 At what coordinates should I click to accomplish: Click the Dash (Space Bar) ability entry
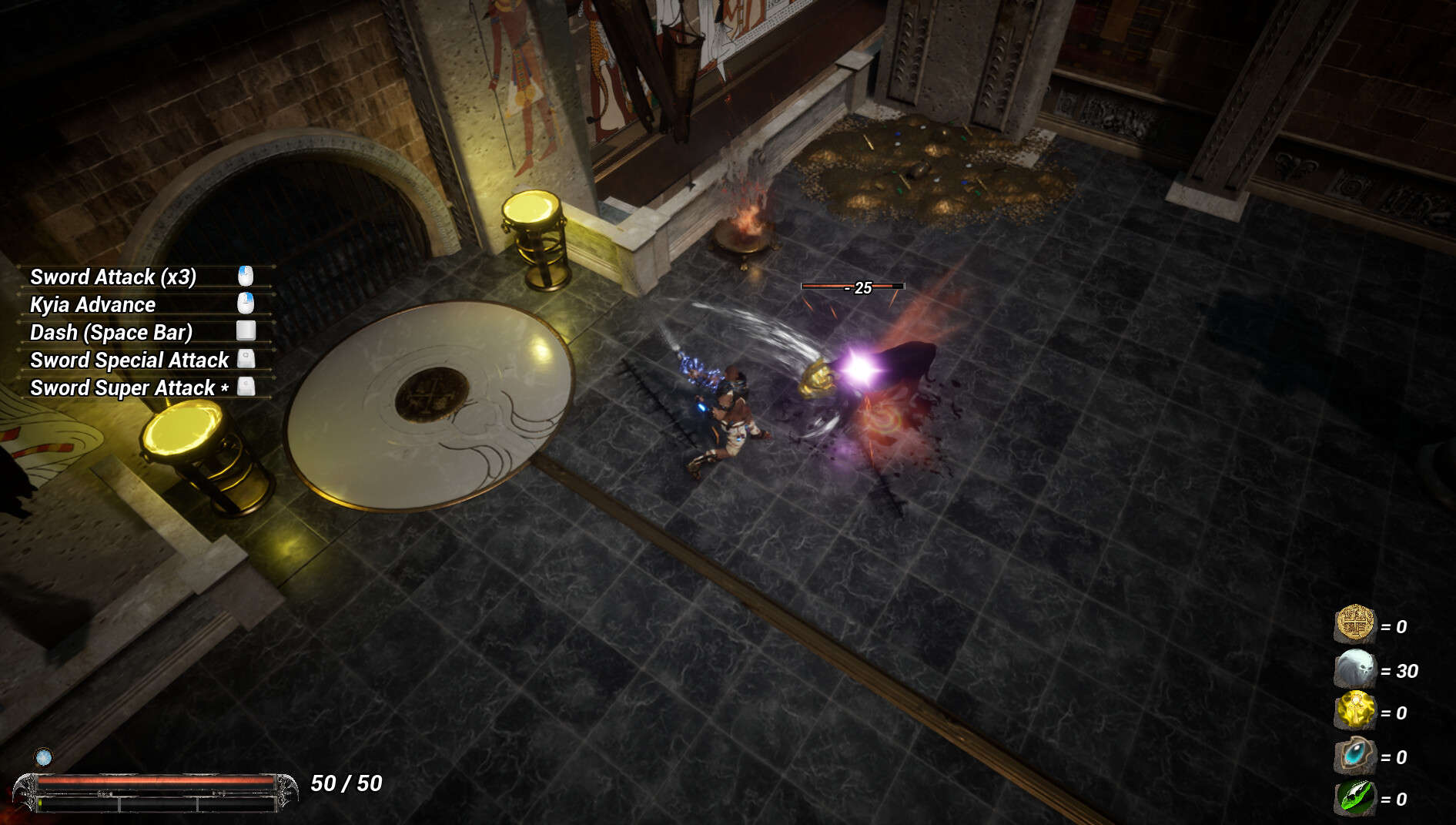[x=111, y=331]
